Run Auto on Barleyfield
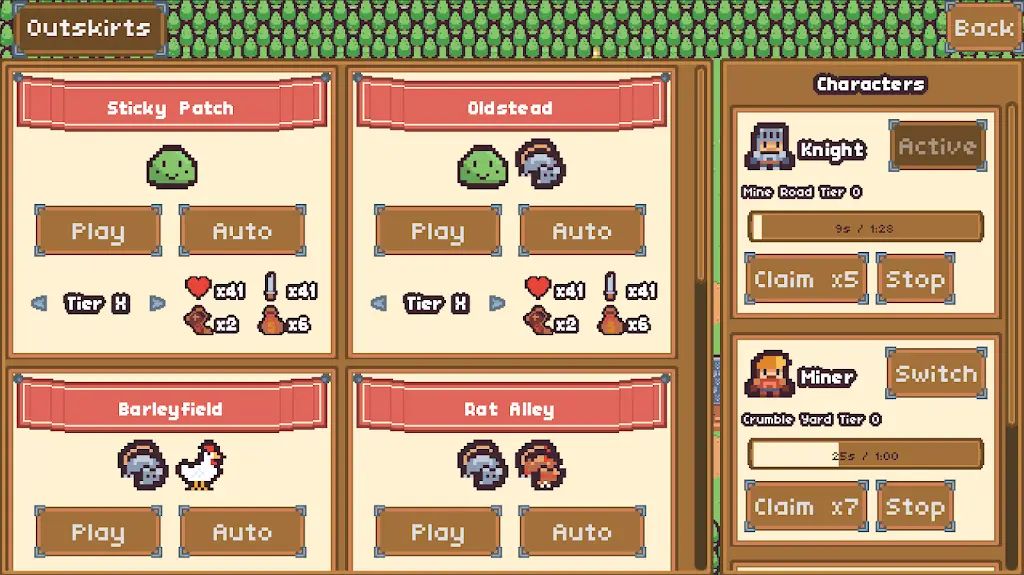1024x575 pixels. [x=242, y=532]
